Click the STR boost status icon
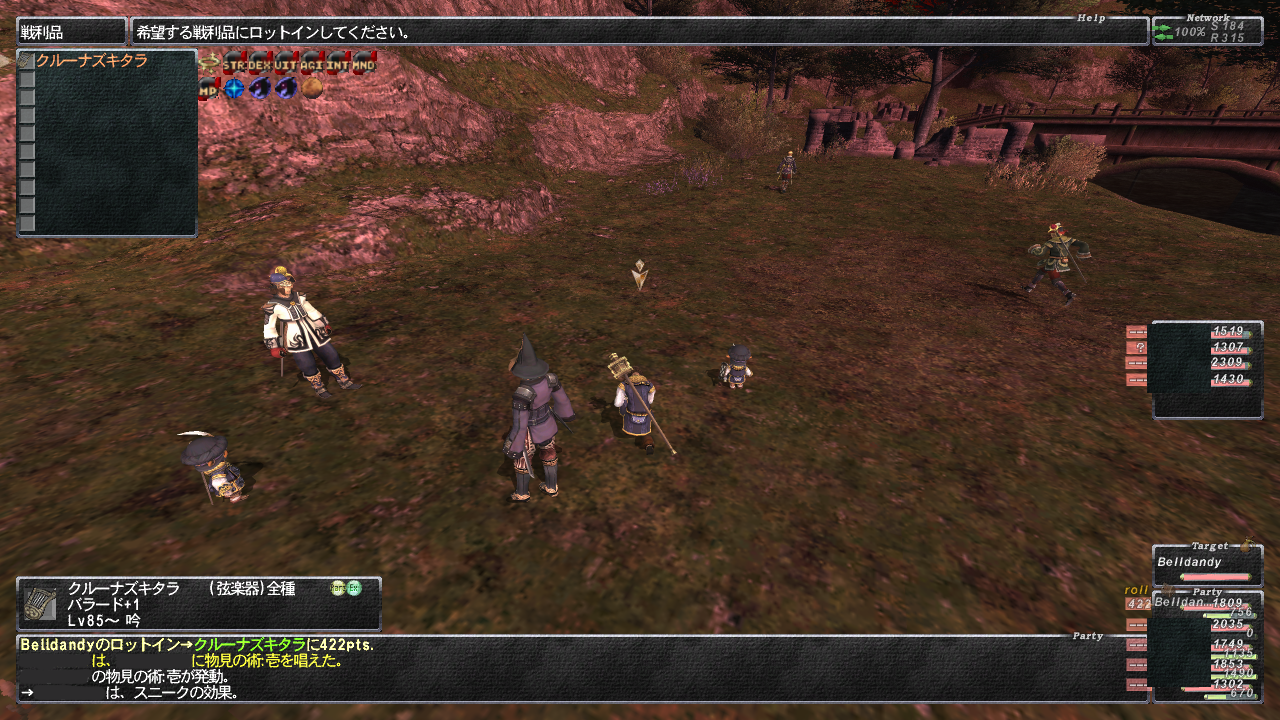The width and height of the screenshot is (1280, 720). (235, 63)
